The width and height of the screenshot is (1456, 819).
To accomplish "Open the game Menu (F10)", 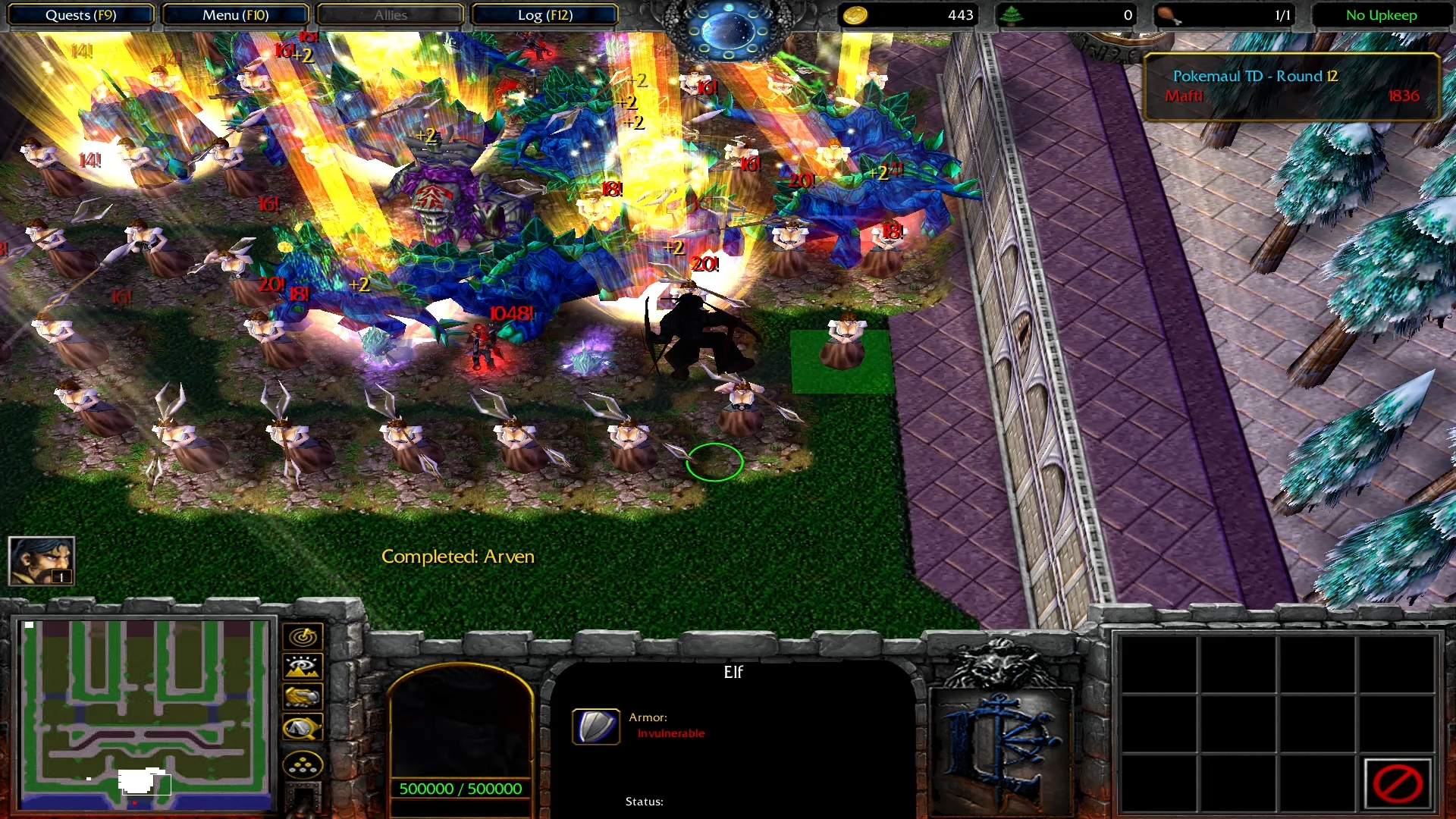I will pos(235,15).
